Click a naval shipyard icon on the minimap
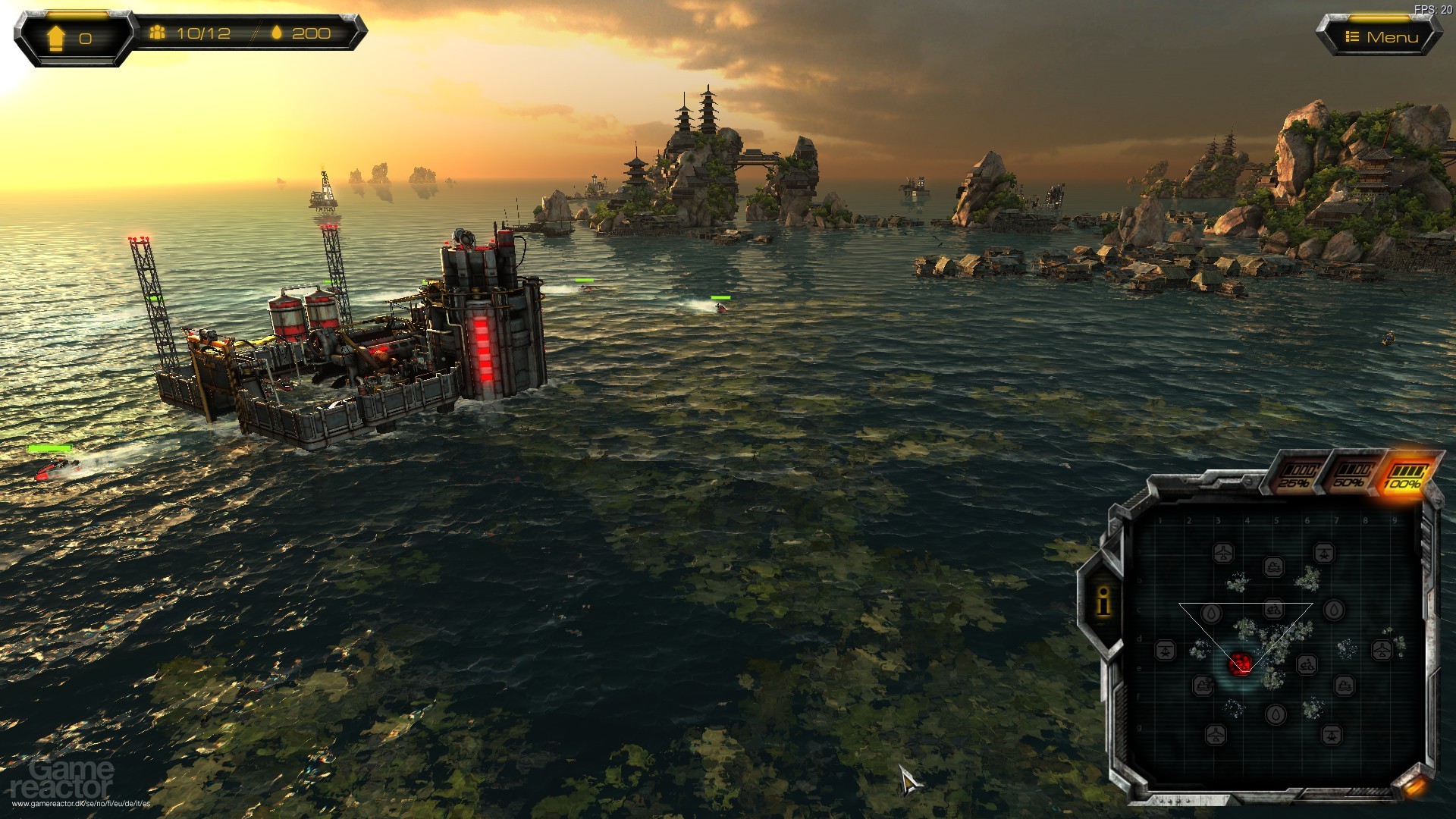The width and height of the screenshot is (1456, 819). (1275, 568)
